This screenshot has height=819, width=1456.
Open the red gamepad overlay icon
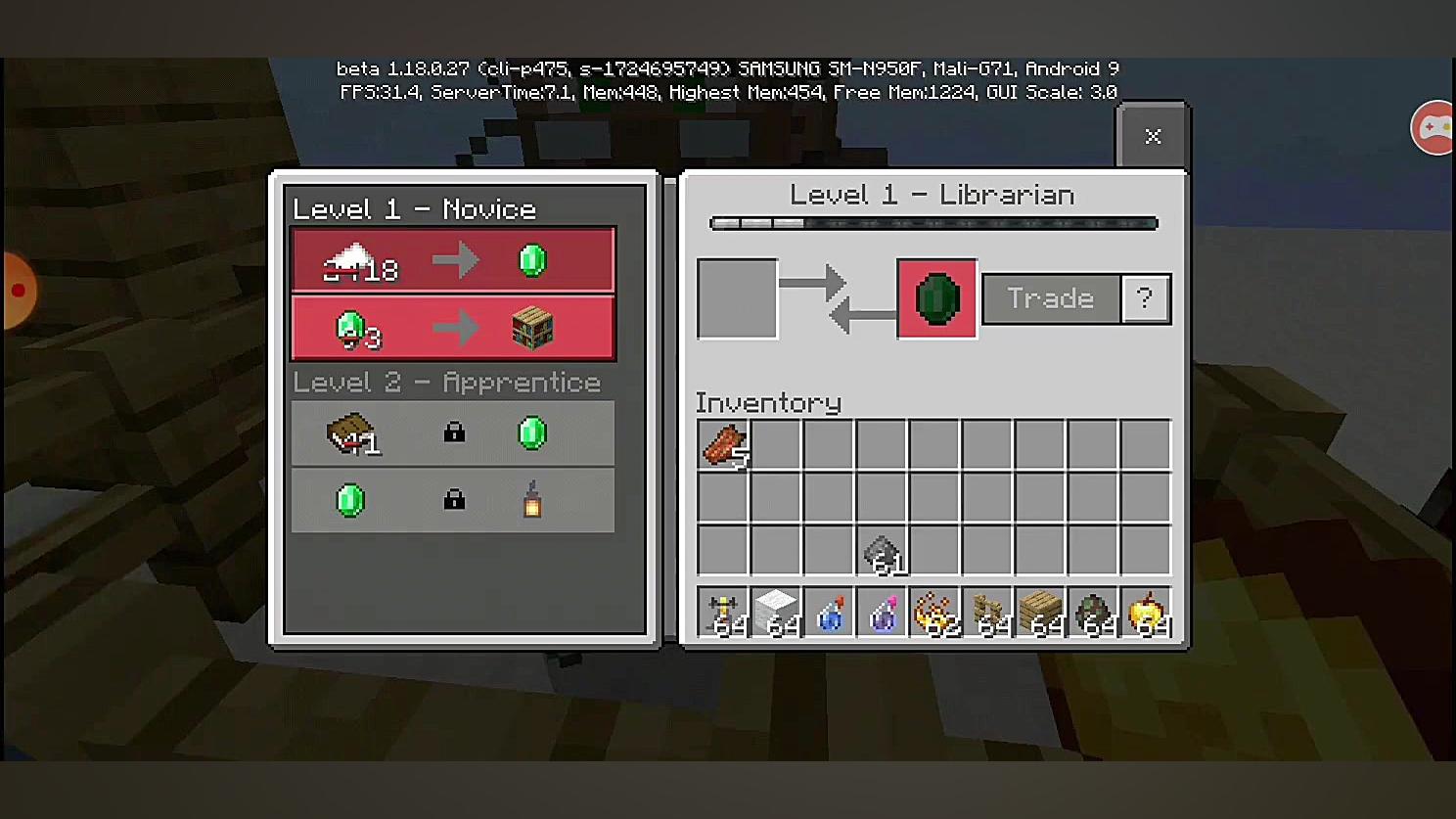[x=1434, y=127]
